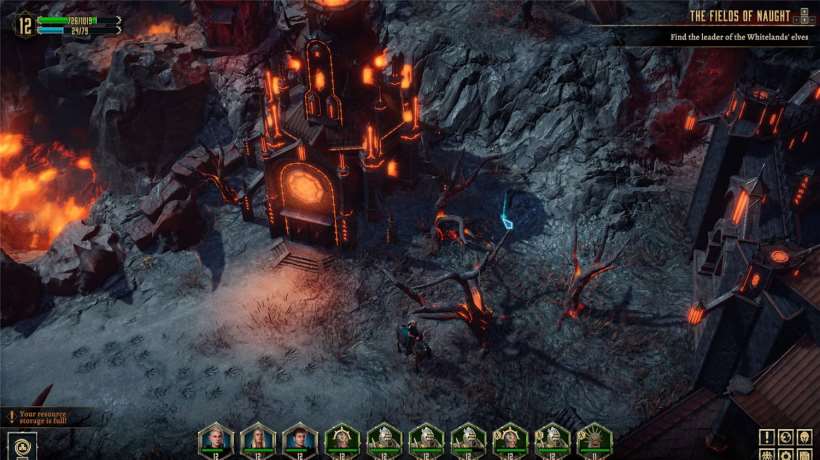The width and height of the screenshot is (820, 460).
Task: Open the hero helmet icon
Action: point(805,437)
